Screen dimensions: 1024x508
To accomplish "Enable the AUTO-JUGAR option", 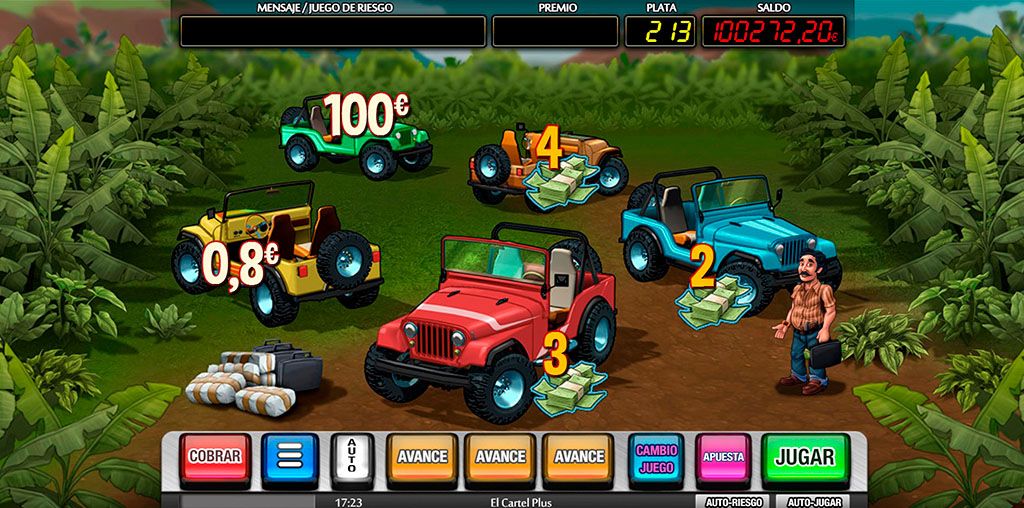I will (x=813, y=502).
